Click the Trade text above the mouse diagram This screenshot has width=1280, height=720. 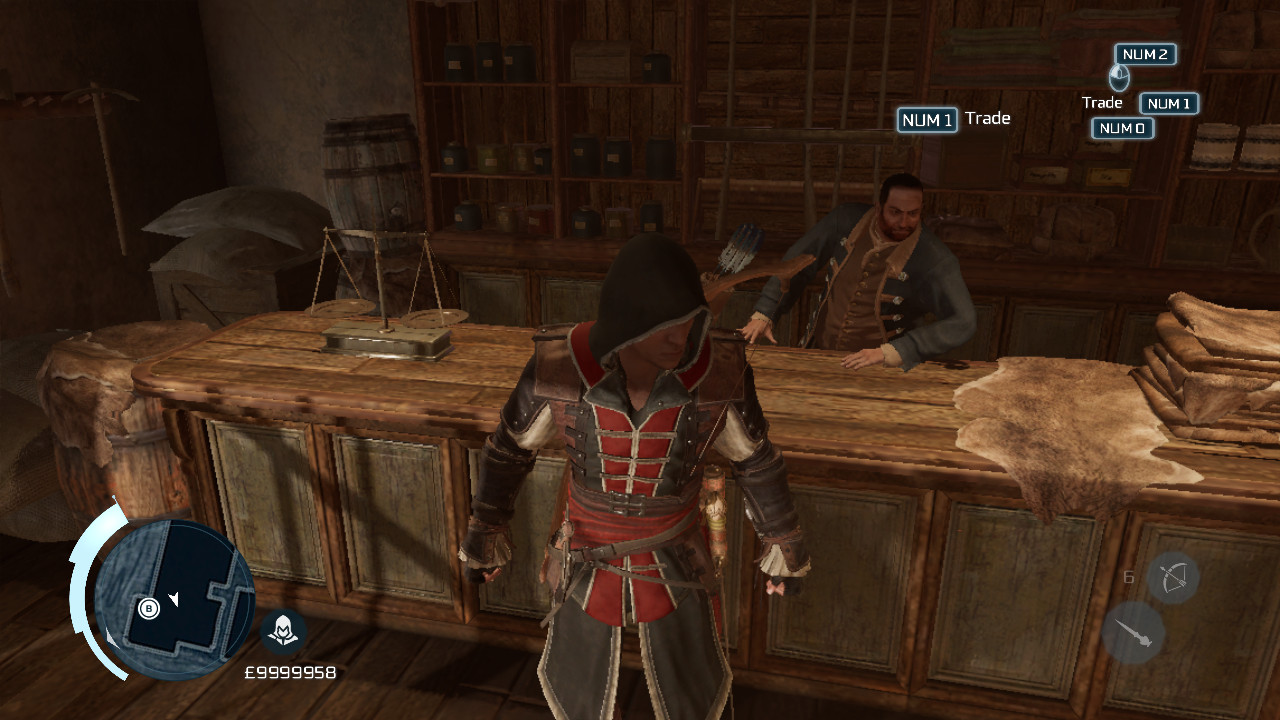tap(1102, 102)
